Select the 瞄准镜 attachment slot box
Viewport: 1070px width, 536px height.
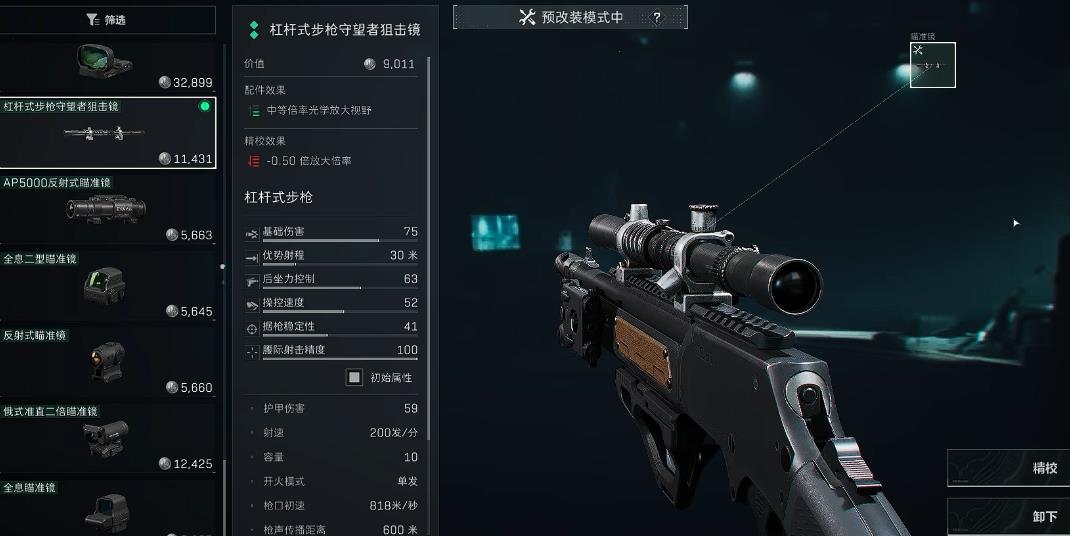click(x=932, y=65)
